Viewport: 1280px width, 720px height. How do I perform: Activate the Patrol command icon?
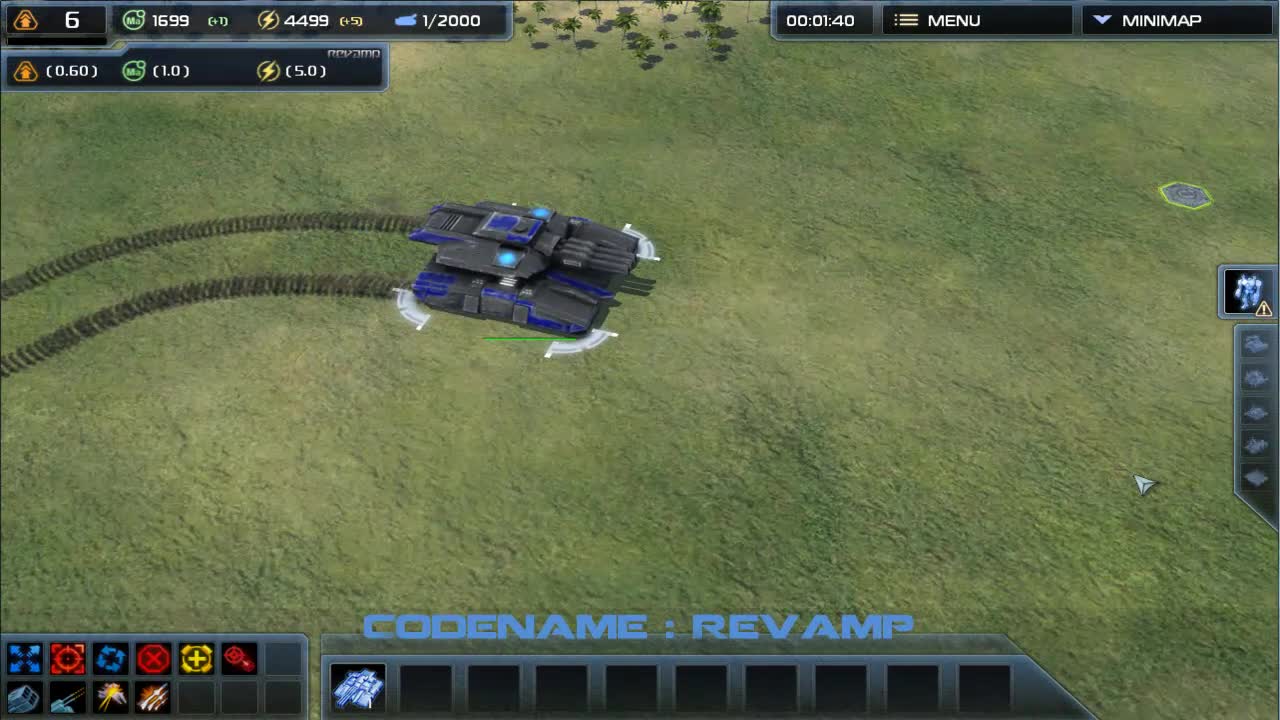110,657
